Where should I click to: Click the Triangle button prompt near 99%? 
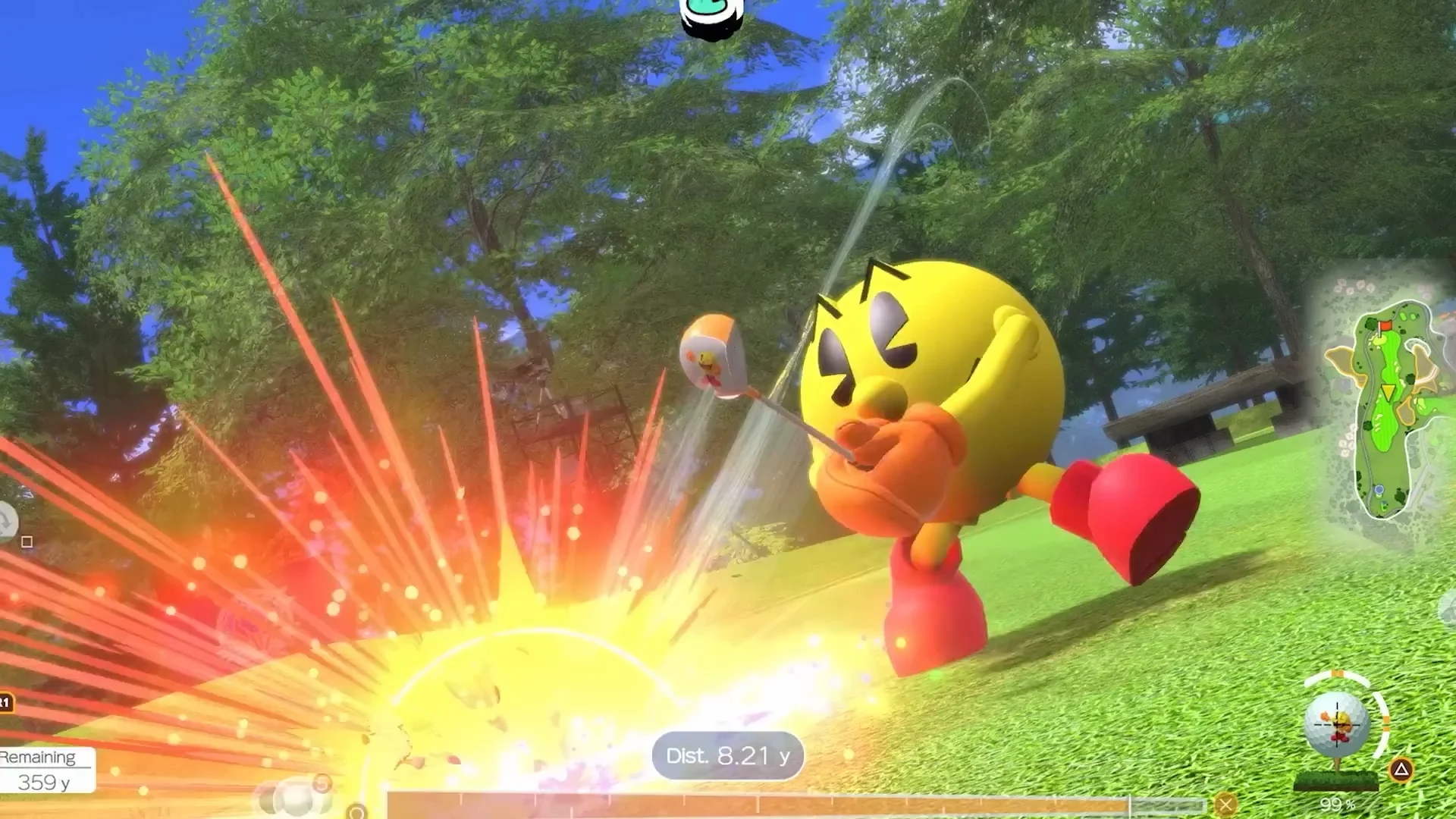1399,769
